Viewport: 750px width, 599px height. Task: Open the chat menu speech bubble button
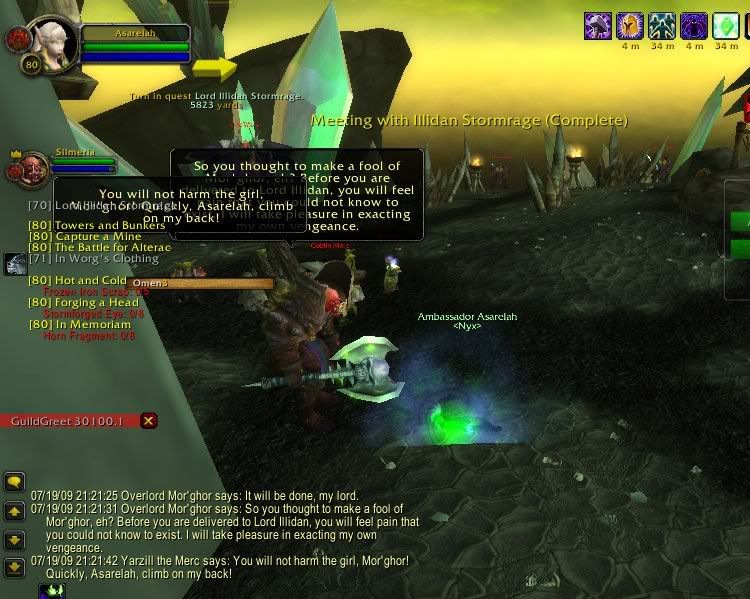(14, 482)
